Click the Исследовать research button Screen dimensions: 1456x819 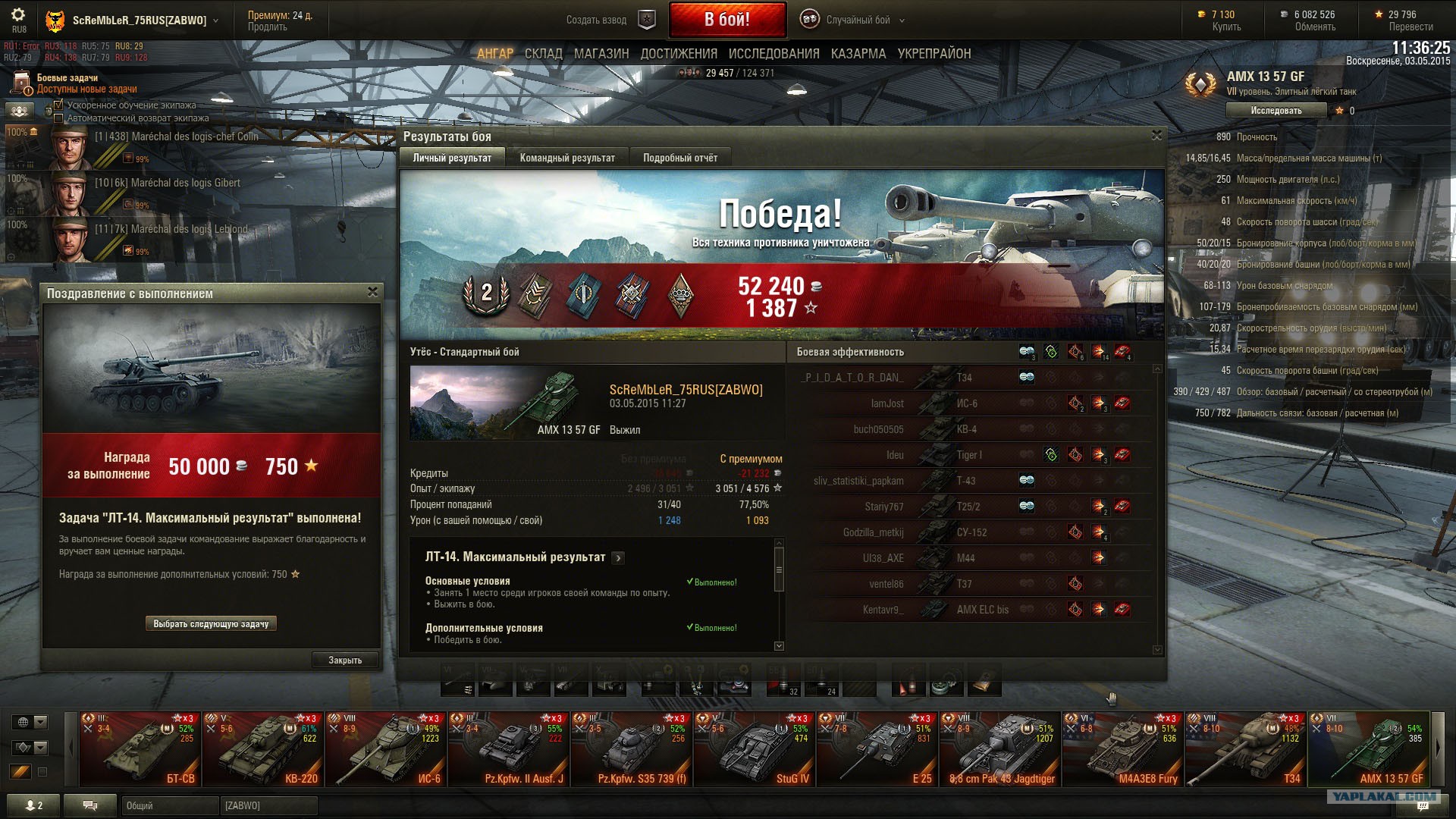click(x=1276, y=111)
